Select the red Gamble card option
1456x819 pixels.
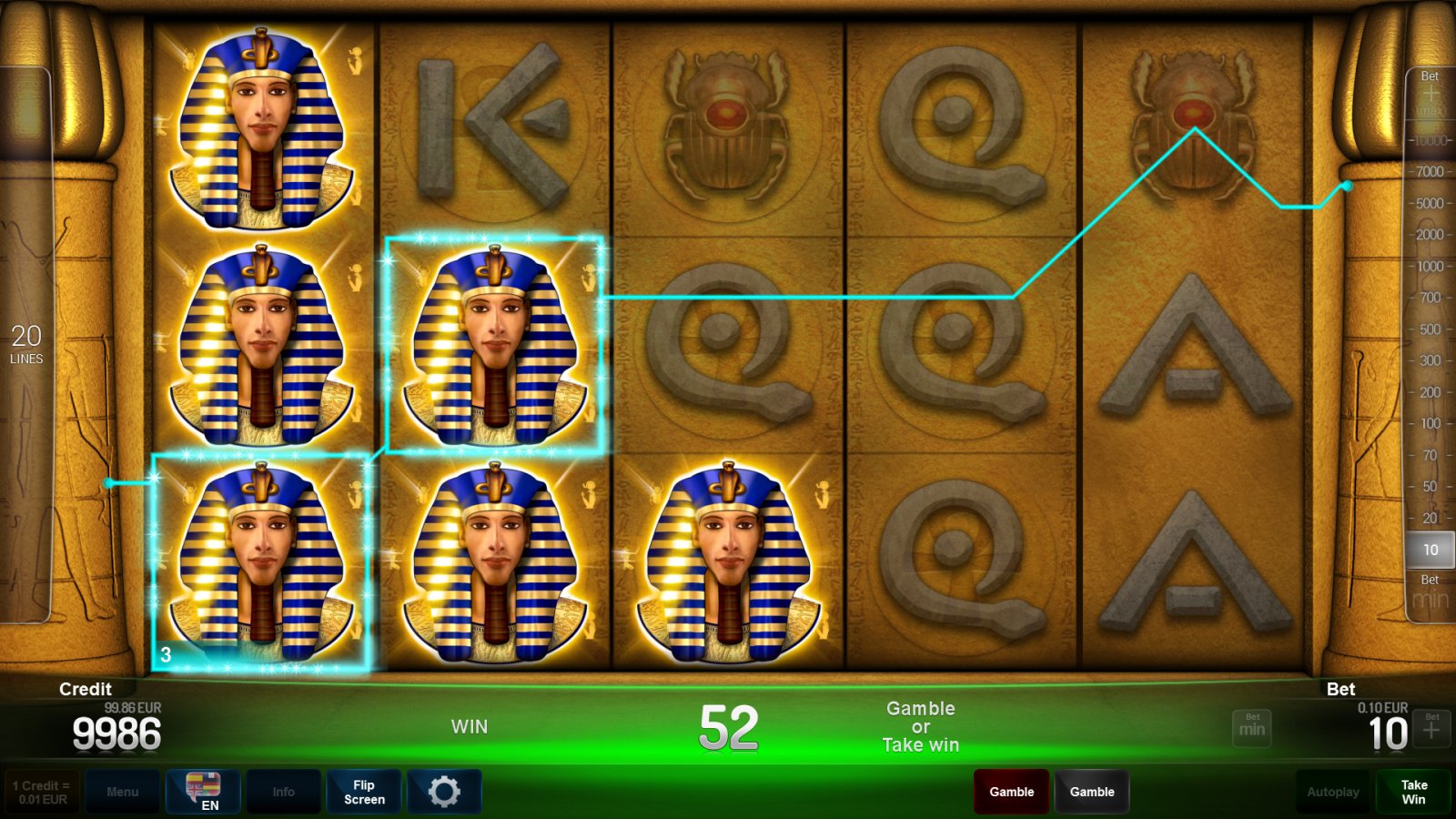pos(1010,791)
